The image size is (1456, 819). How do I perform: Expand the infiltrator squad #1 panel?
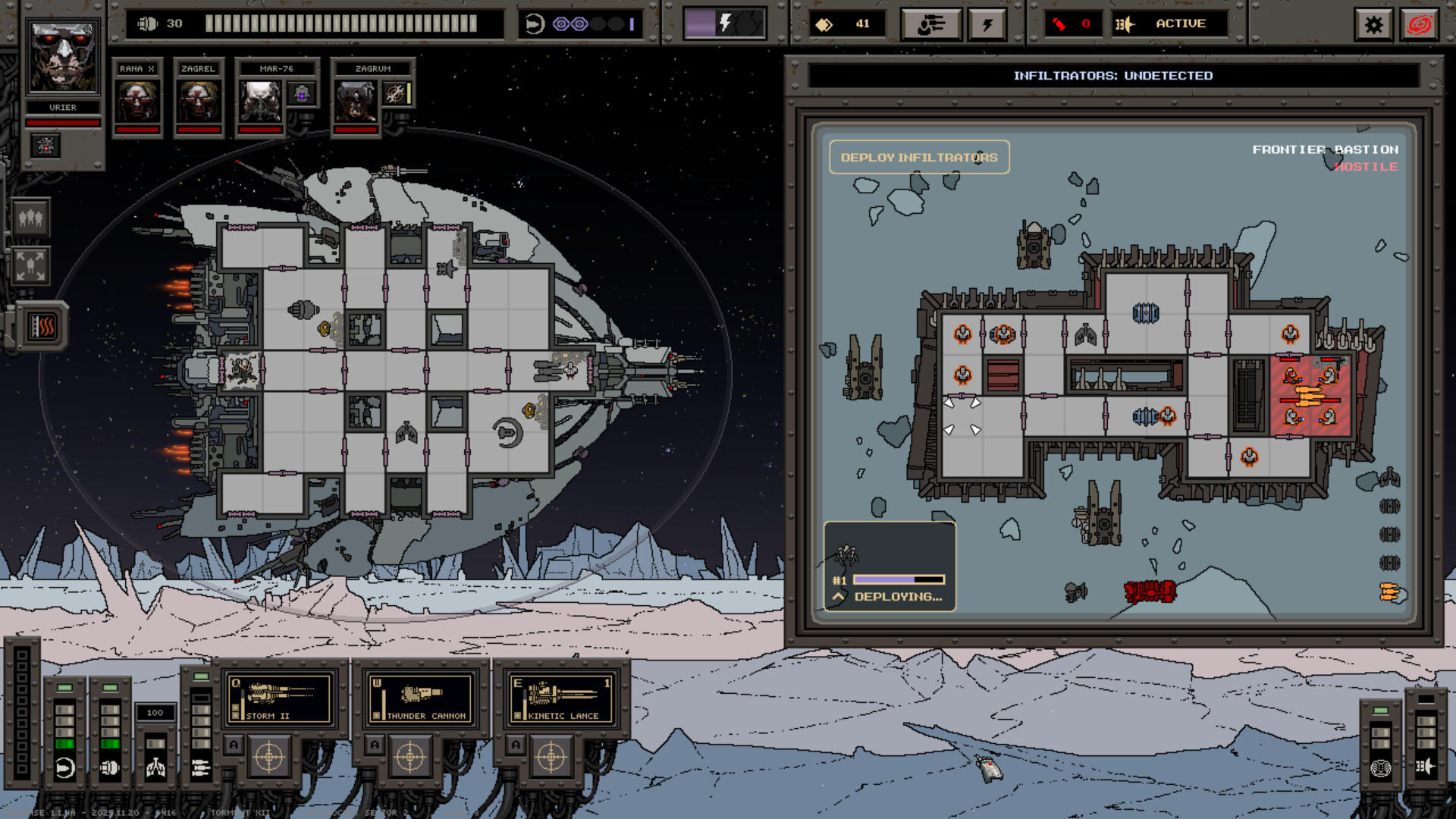838,597
